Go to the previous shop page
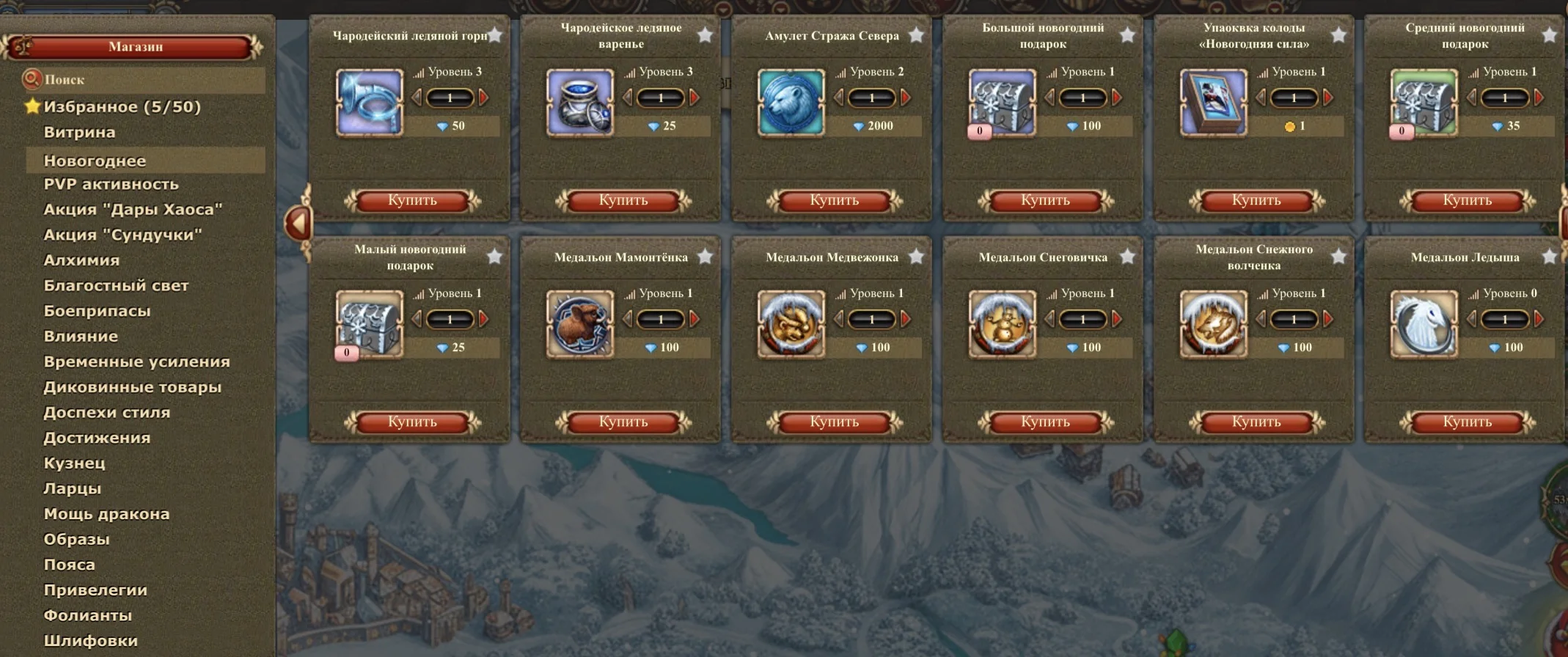 [x=298, y=223]
